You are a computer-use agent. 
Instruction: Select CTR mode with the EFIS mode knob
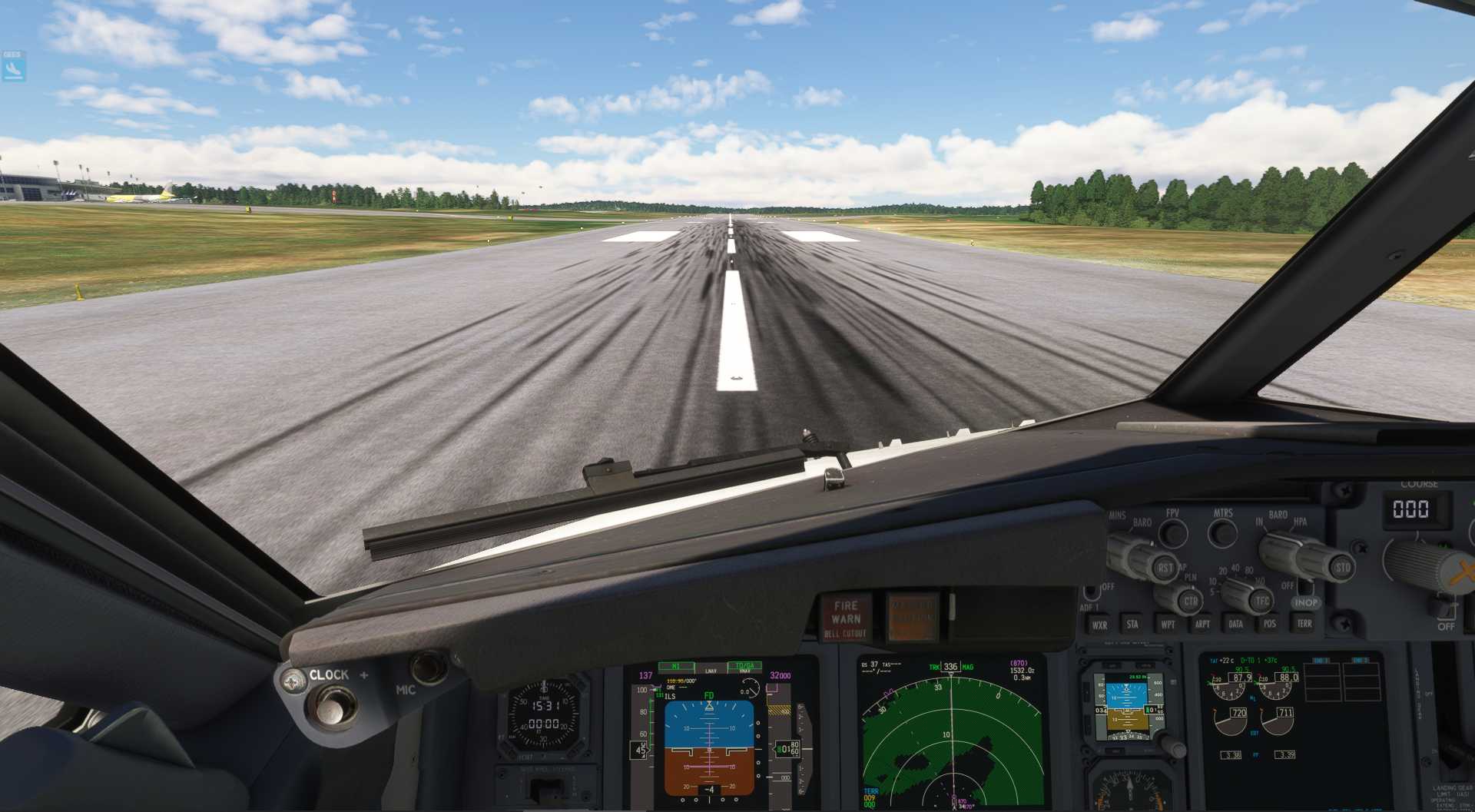pos(1191,602)
